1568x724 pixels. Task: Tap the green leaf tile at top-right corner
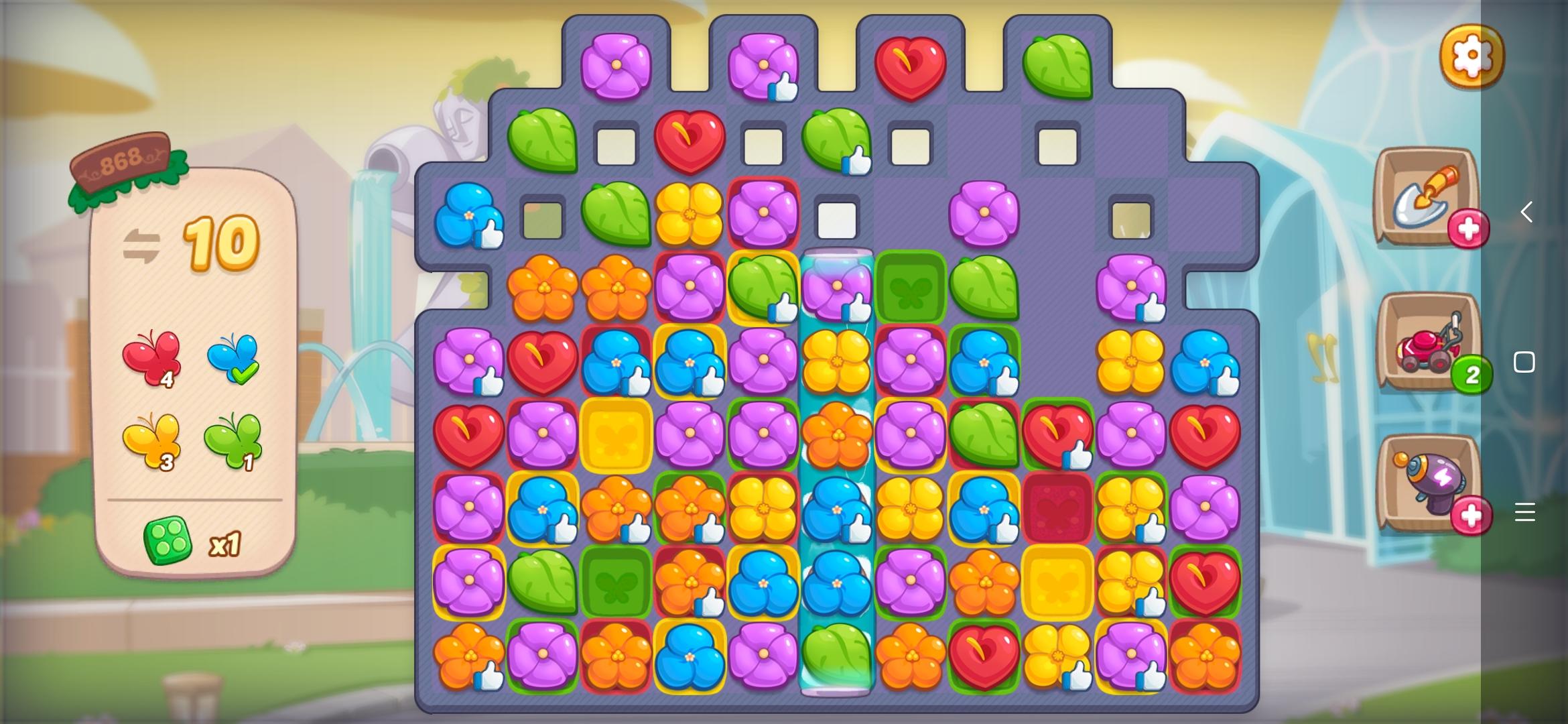(1059, 65)
